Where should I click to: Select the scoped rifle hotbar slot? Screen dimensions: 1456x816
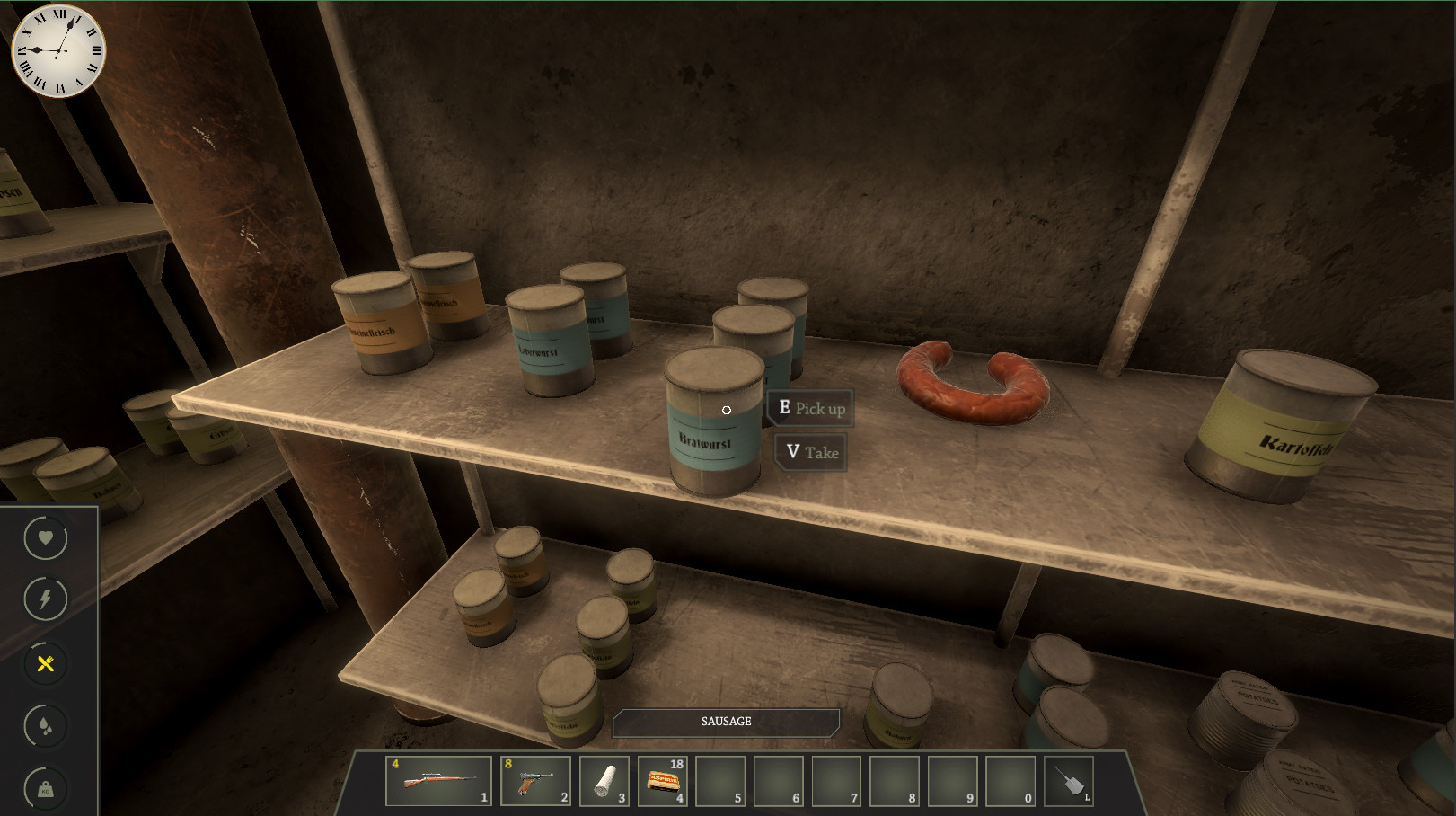[438, 780]
